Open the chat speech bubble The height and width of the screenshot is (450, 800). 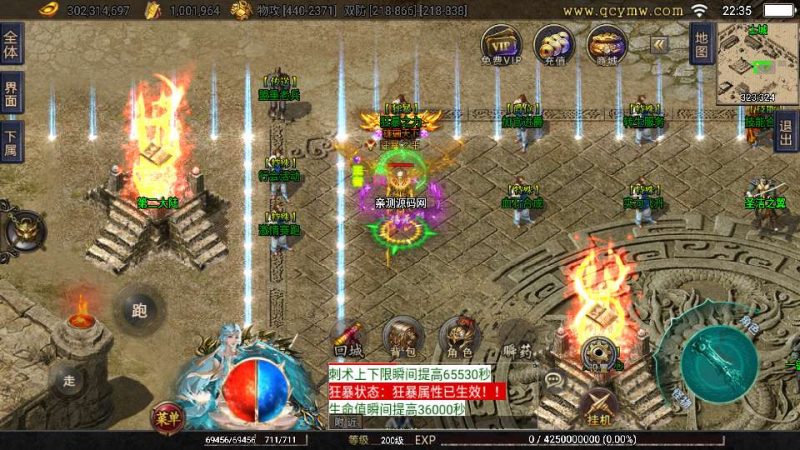pos(552,381)
